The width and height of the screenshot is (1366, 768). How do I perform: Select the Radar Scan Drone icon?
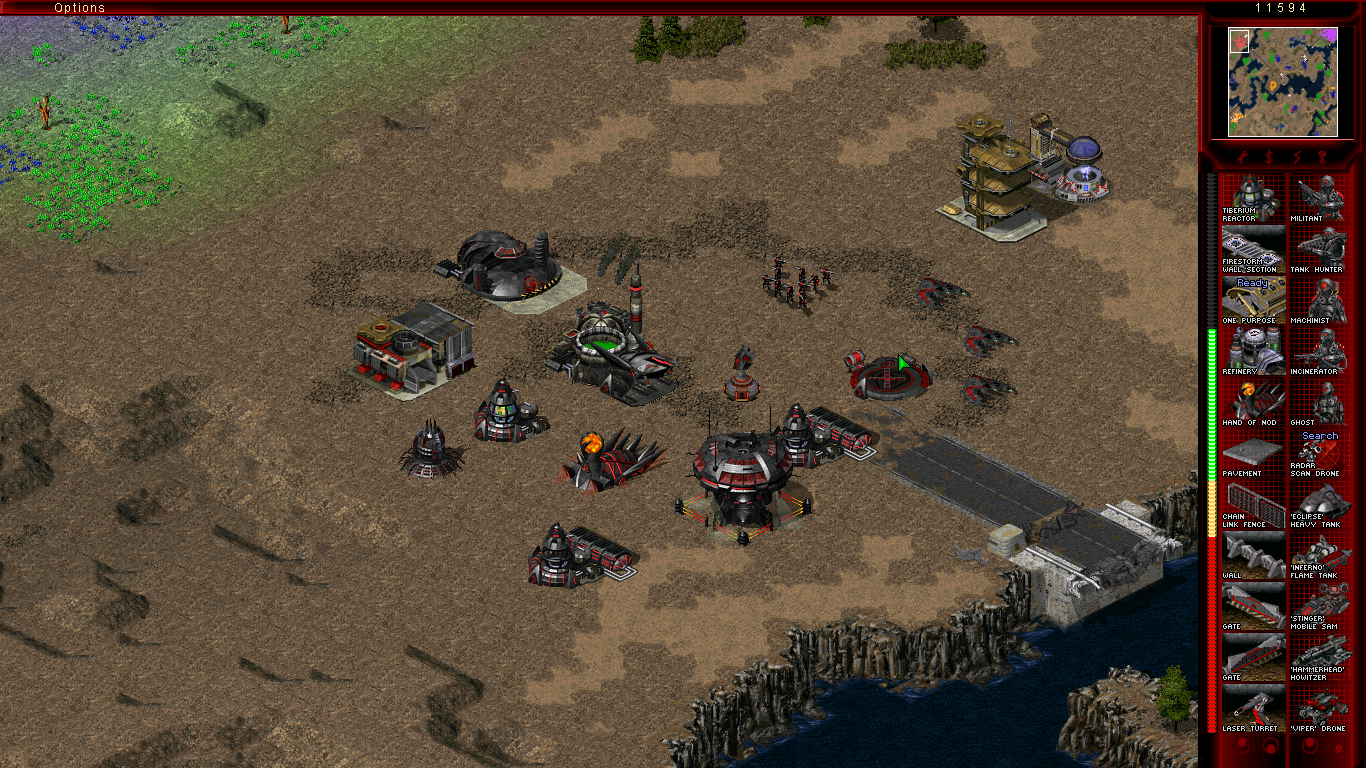pyautogui.click(x=1320, y=454)
